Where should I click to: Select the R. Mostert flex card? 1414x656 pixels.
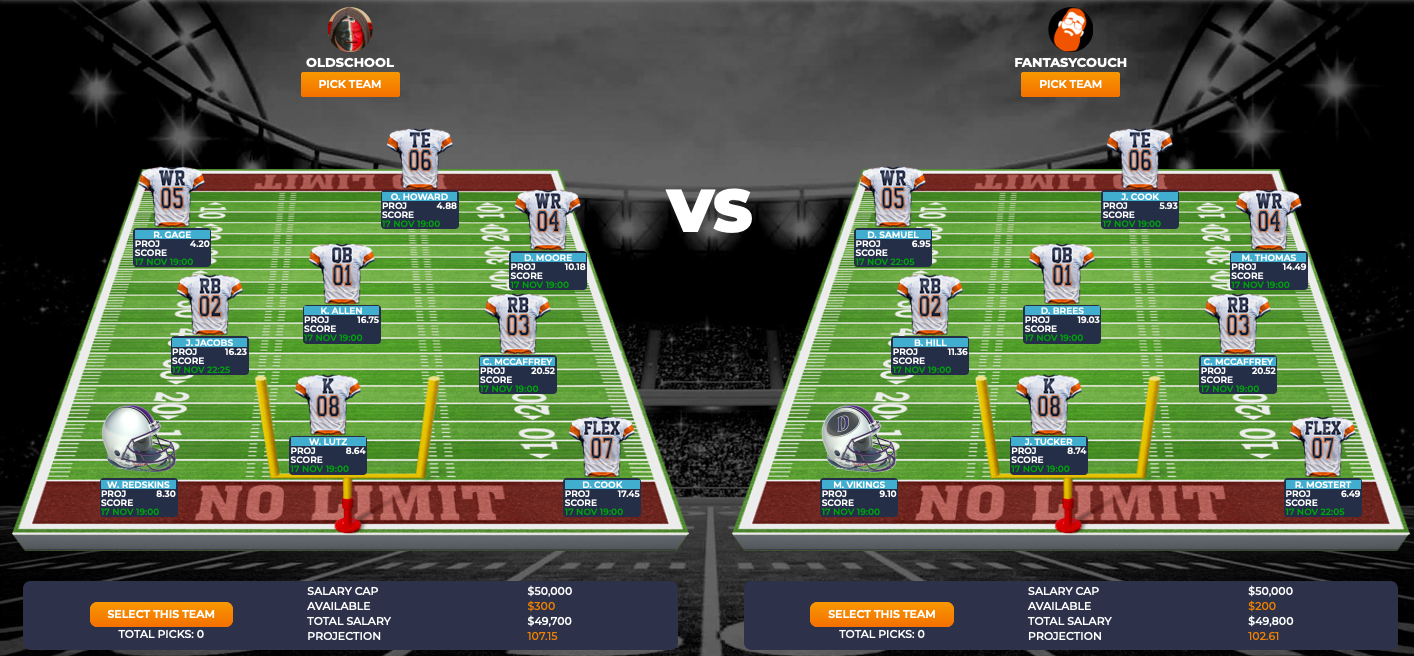1323,498
